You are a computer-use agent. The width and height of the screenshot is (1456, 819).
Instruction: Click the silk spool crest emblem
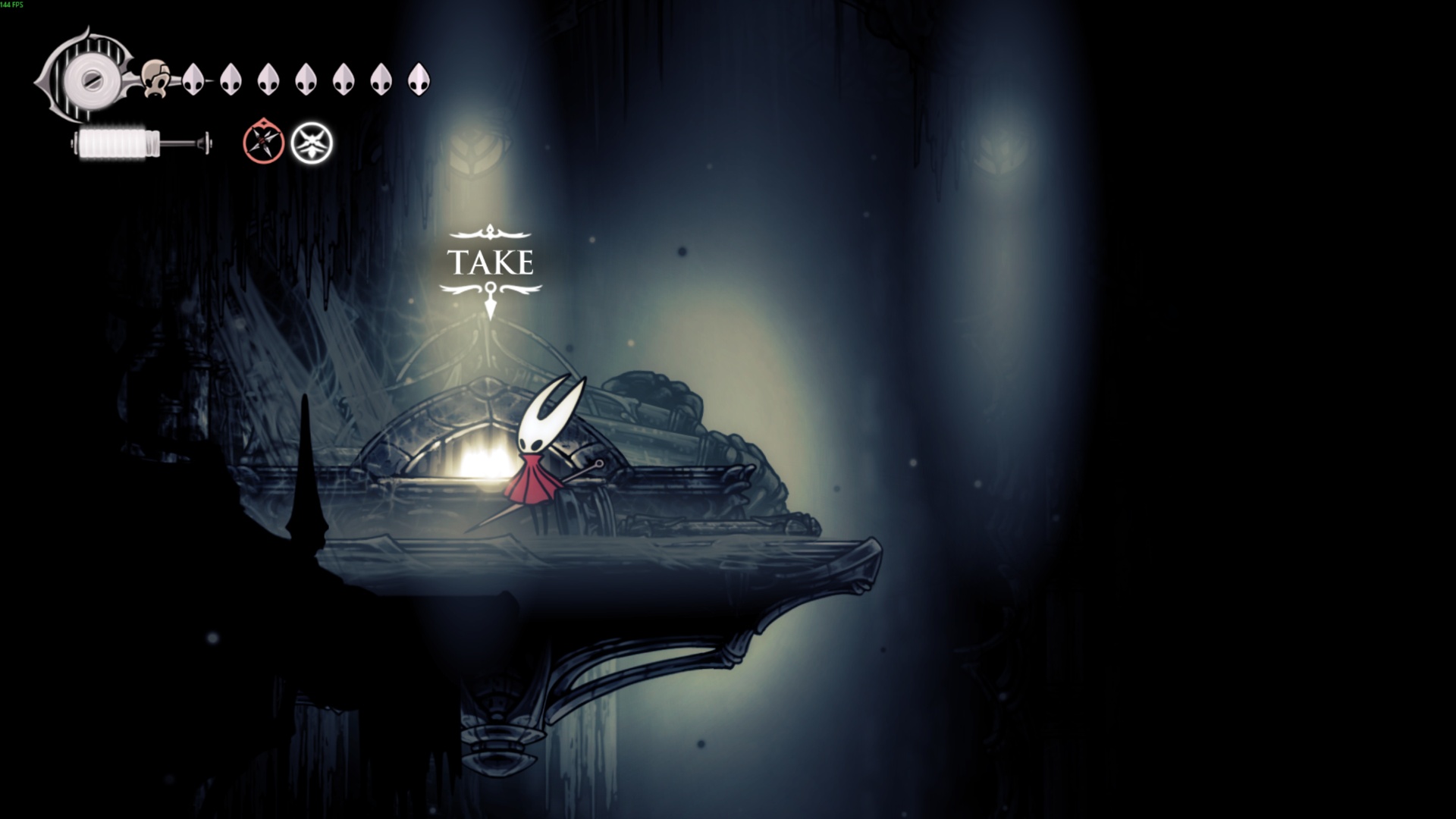point(85,77)
